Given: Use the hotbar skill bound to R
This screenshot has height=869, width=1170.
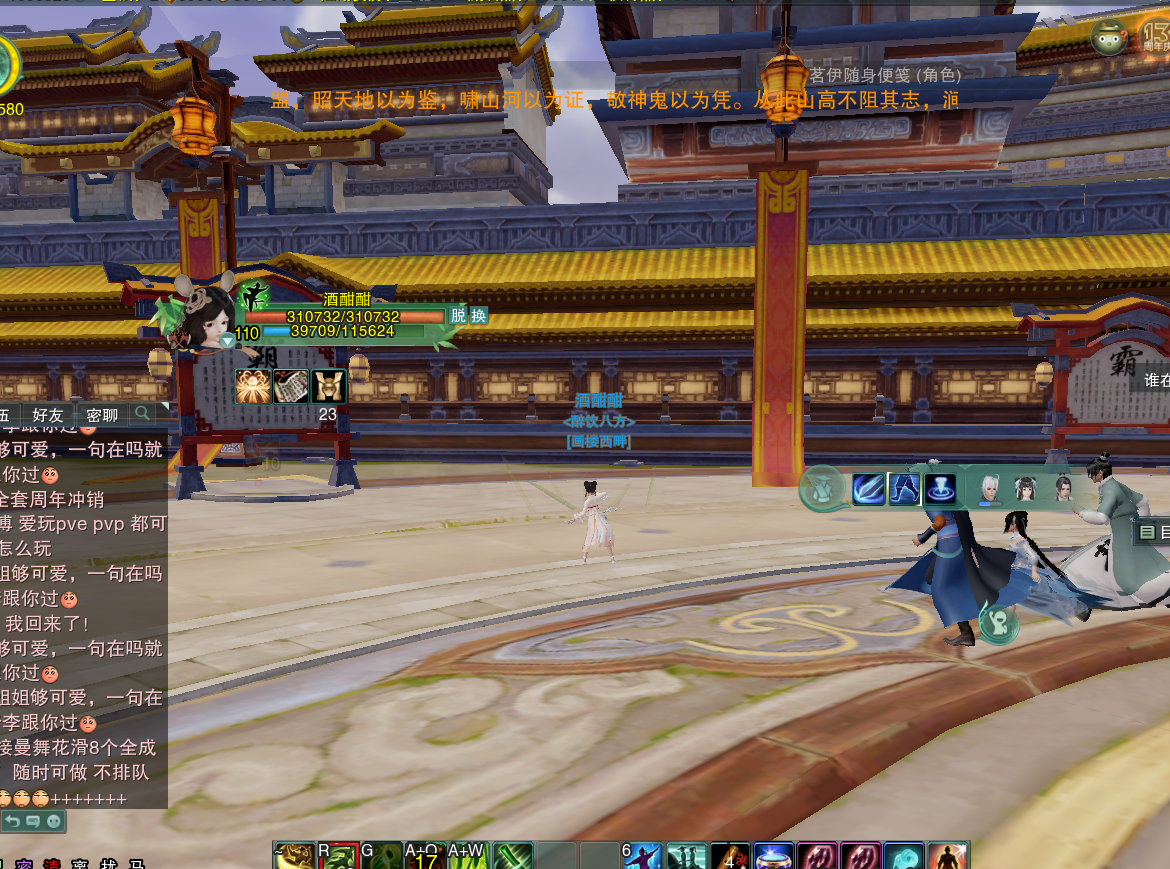Looking at the screenshot, I should click(x=339, y=856).
